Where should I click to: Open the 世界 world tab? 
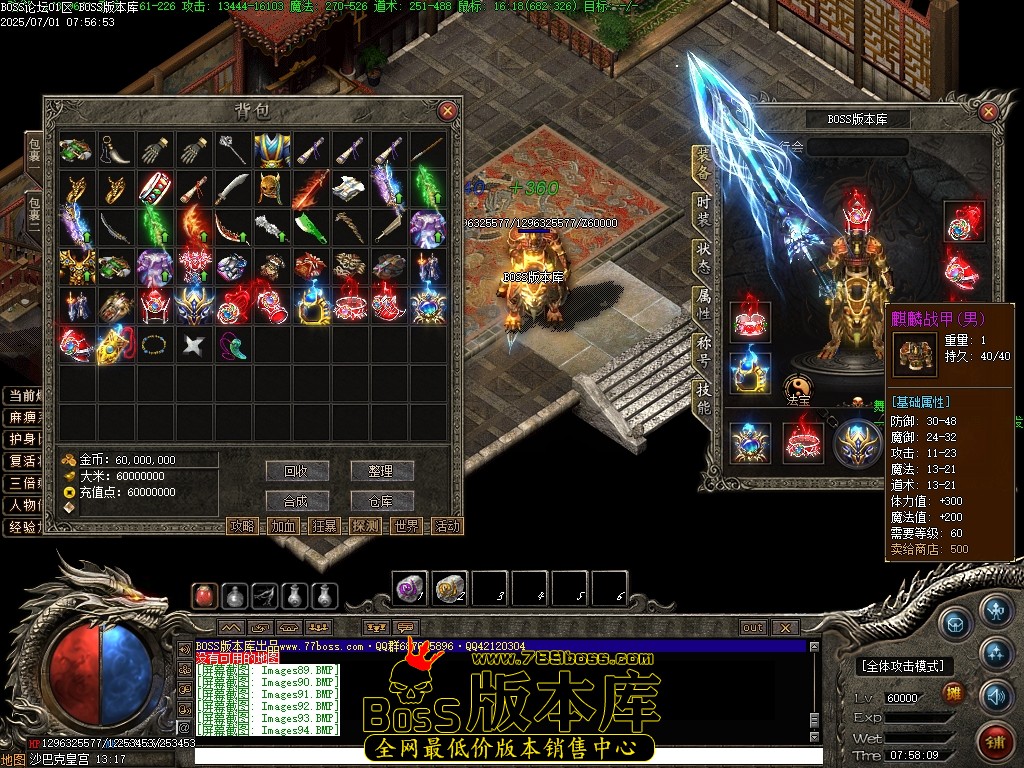tap(406, 526)
